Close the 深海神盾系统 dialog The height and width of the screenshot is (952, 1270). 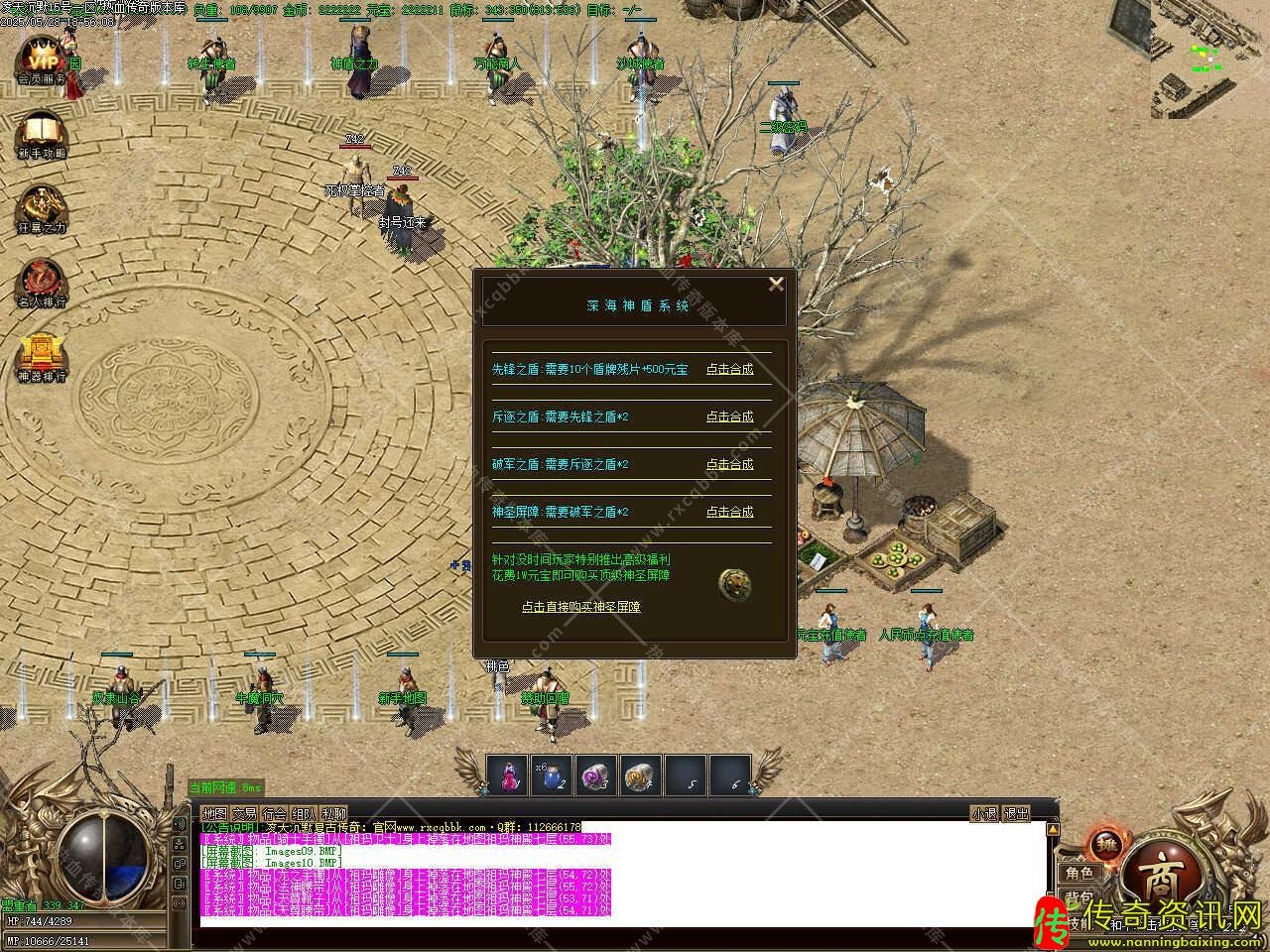tap(776, 285)
